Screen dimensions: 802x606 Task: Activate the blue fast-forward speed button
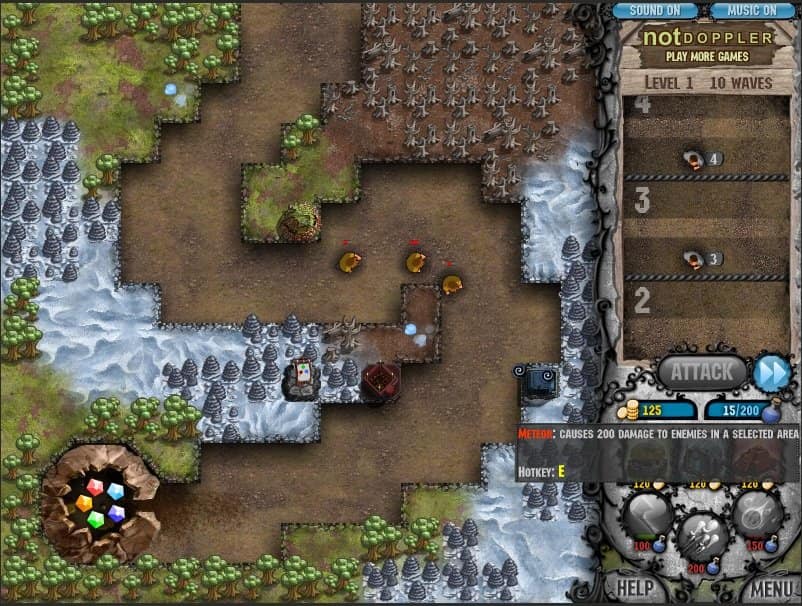click(x=772, y=372)
